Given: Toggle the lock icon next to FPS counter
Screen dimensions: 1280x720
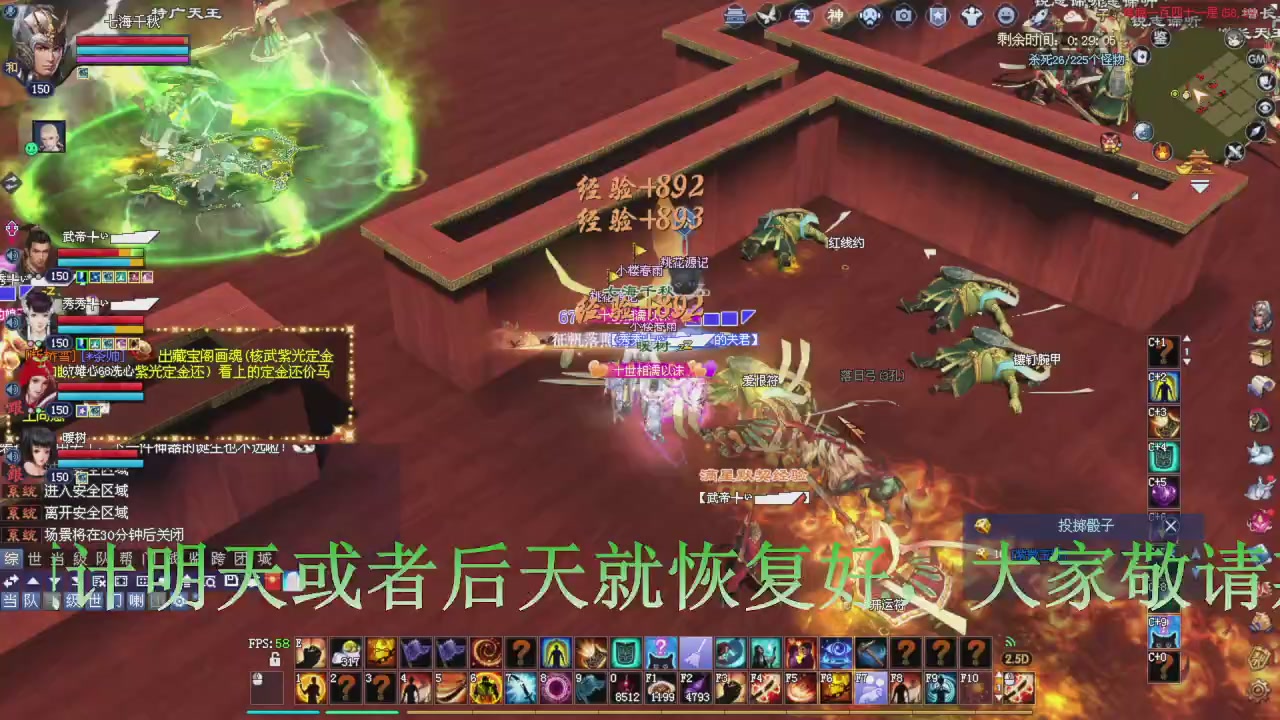Looking at the screenshot, I should tap(275, 659).
